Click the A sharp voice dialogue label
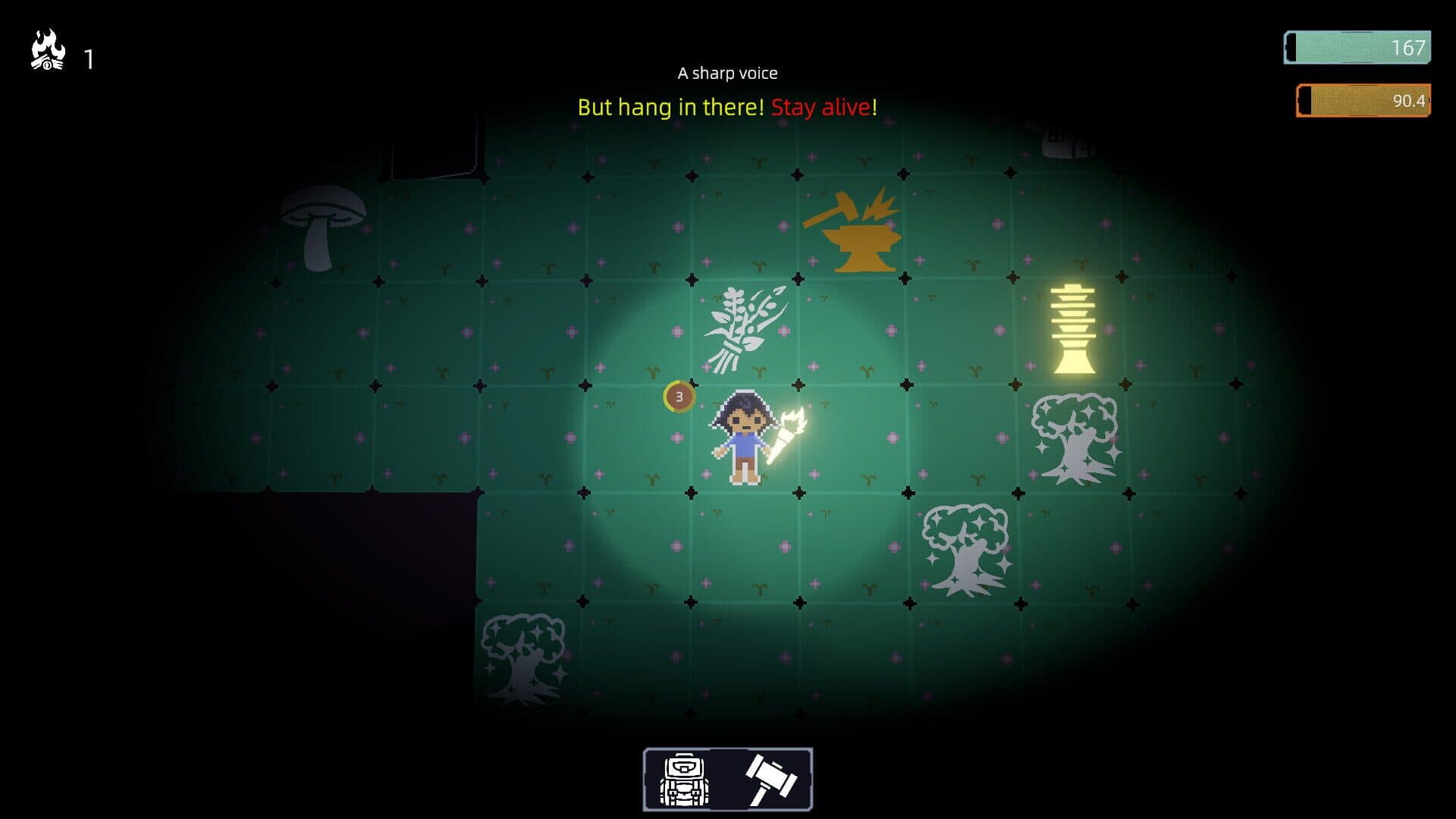Image resolution: width=1456 pixels, height=819 pixels. click(x=727, y=73)
